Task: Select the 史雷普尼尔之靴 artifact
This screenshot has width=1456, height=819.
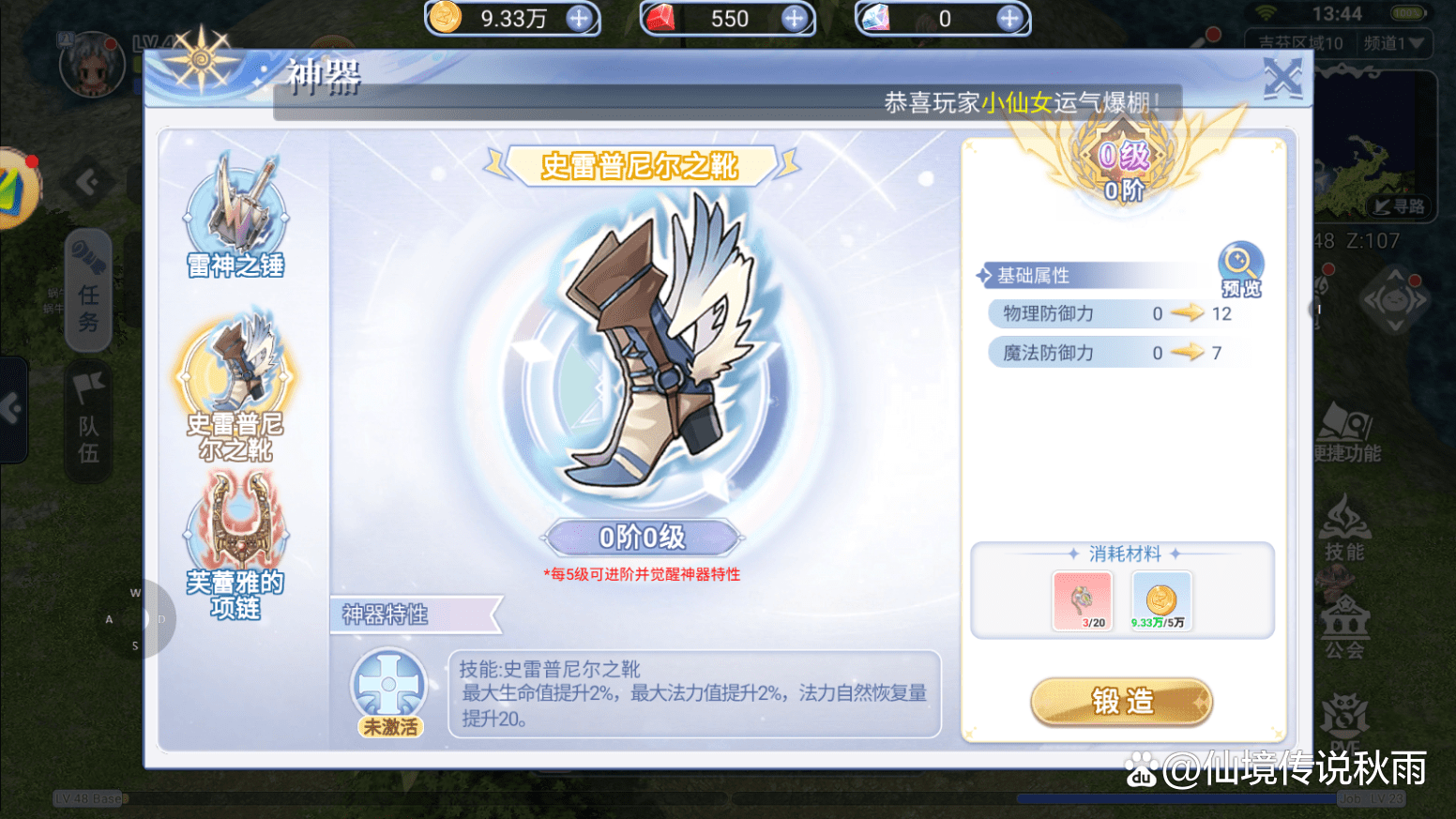Action: [235, 385]
